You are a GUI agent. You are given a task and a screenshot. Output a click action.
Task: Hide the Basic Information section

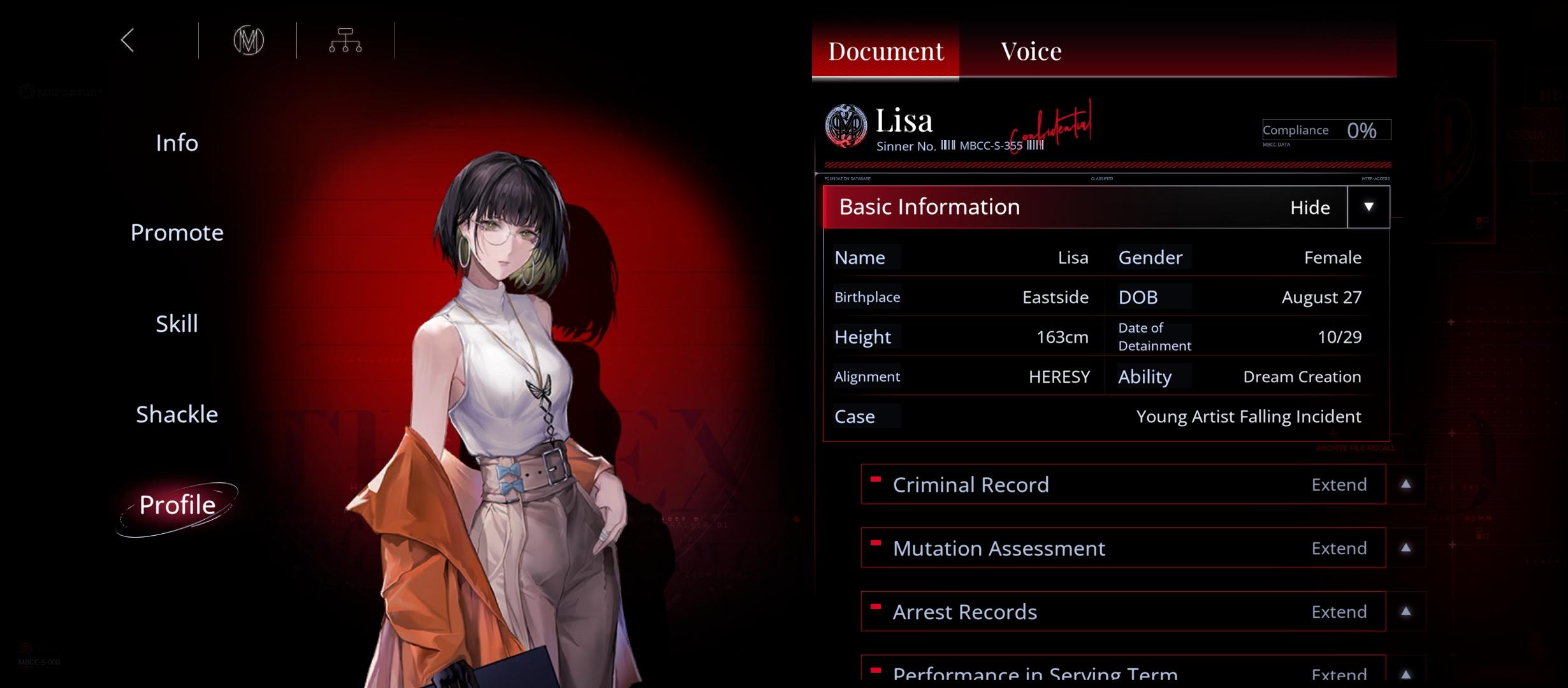click(x=1368, y=207)
